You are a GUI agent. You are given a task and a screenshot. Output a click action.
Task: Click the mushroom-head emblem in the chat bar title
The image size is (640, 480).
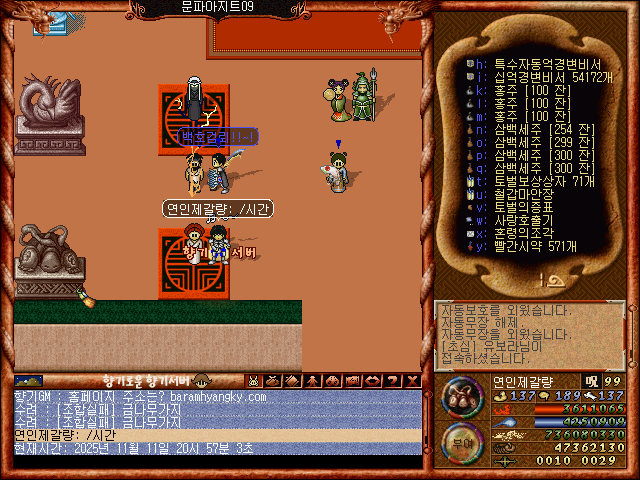(201, 380)
